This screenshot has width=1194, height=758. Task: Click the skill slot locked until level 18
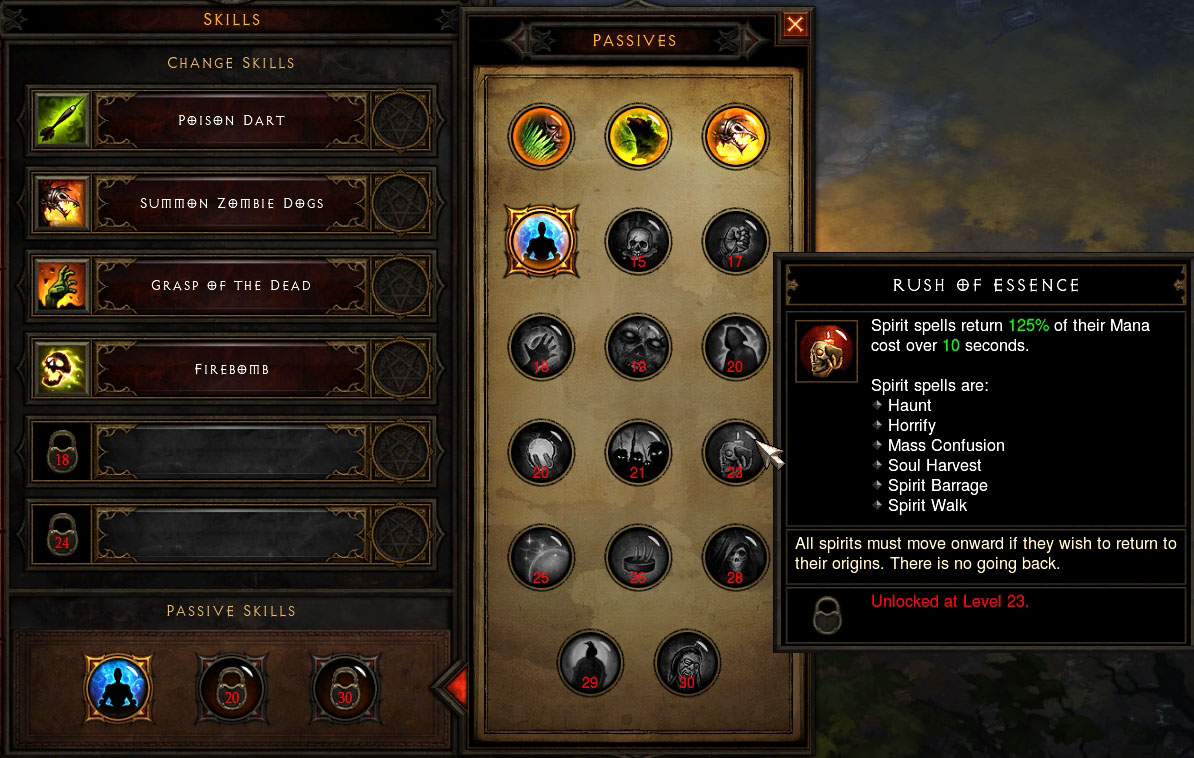(x=232, y=452)
